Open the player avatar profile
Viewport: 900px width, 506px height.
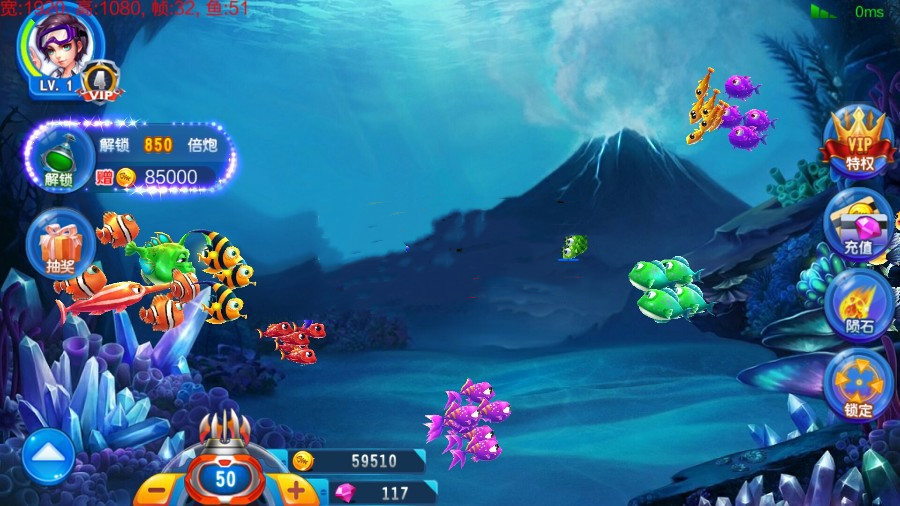coord(58,47)
